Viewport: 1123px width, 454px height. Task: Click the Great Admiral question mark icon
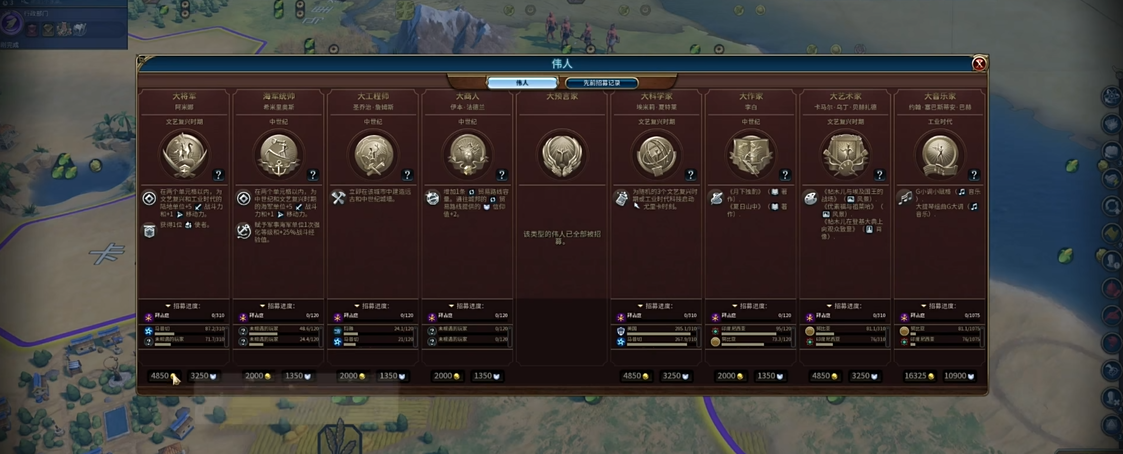click(312, 175)
